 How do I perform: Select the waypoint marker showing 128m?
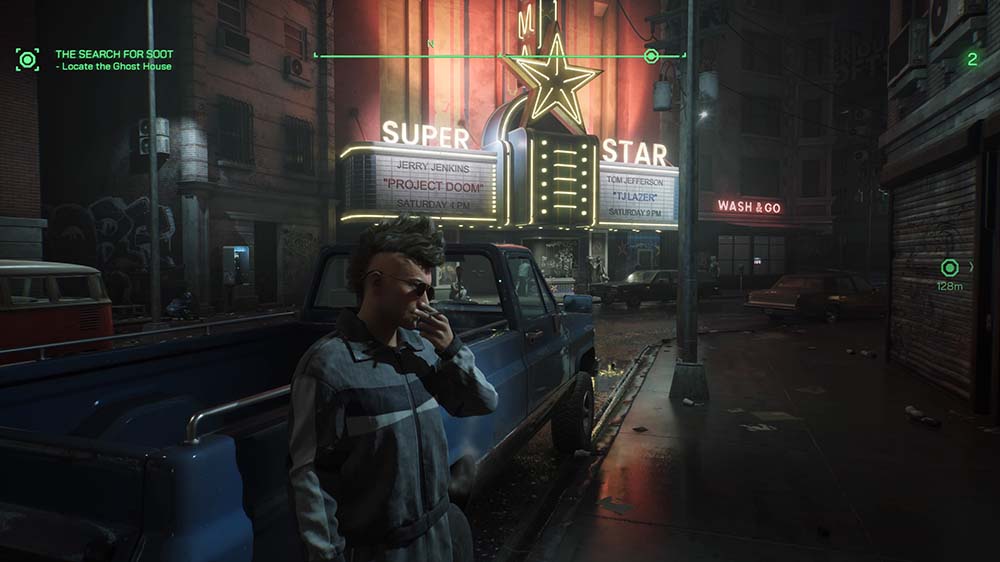point(950,268)
